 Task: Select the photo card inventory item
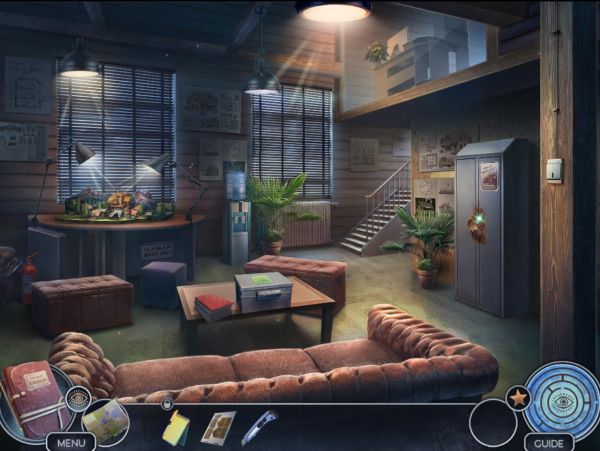[218, 427]
